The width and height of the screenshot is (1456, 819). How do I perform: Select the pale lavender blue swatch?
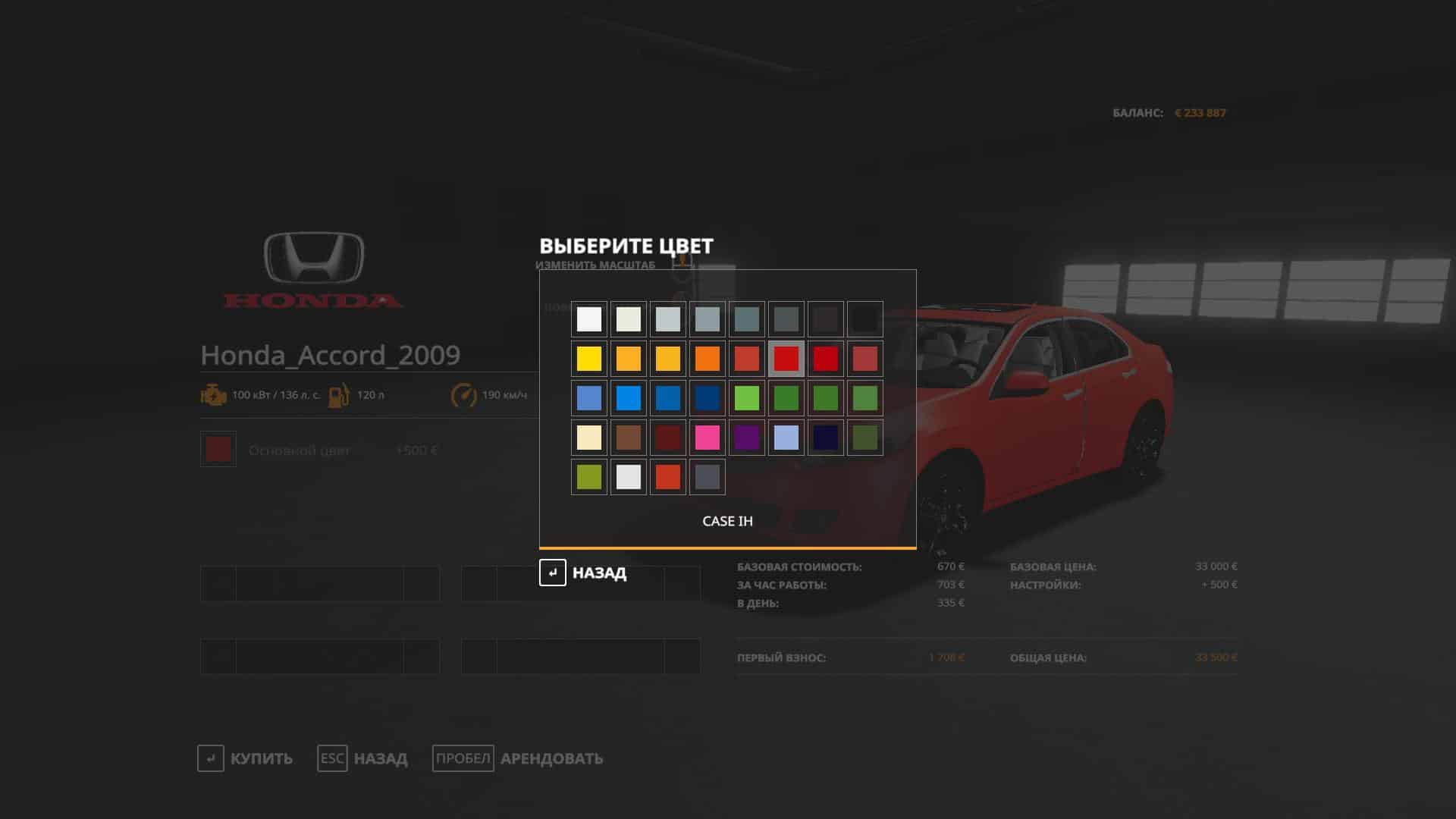coord(786,438)
